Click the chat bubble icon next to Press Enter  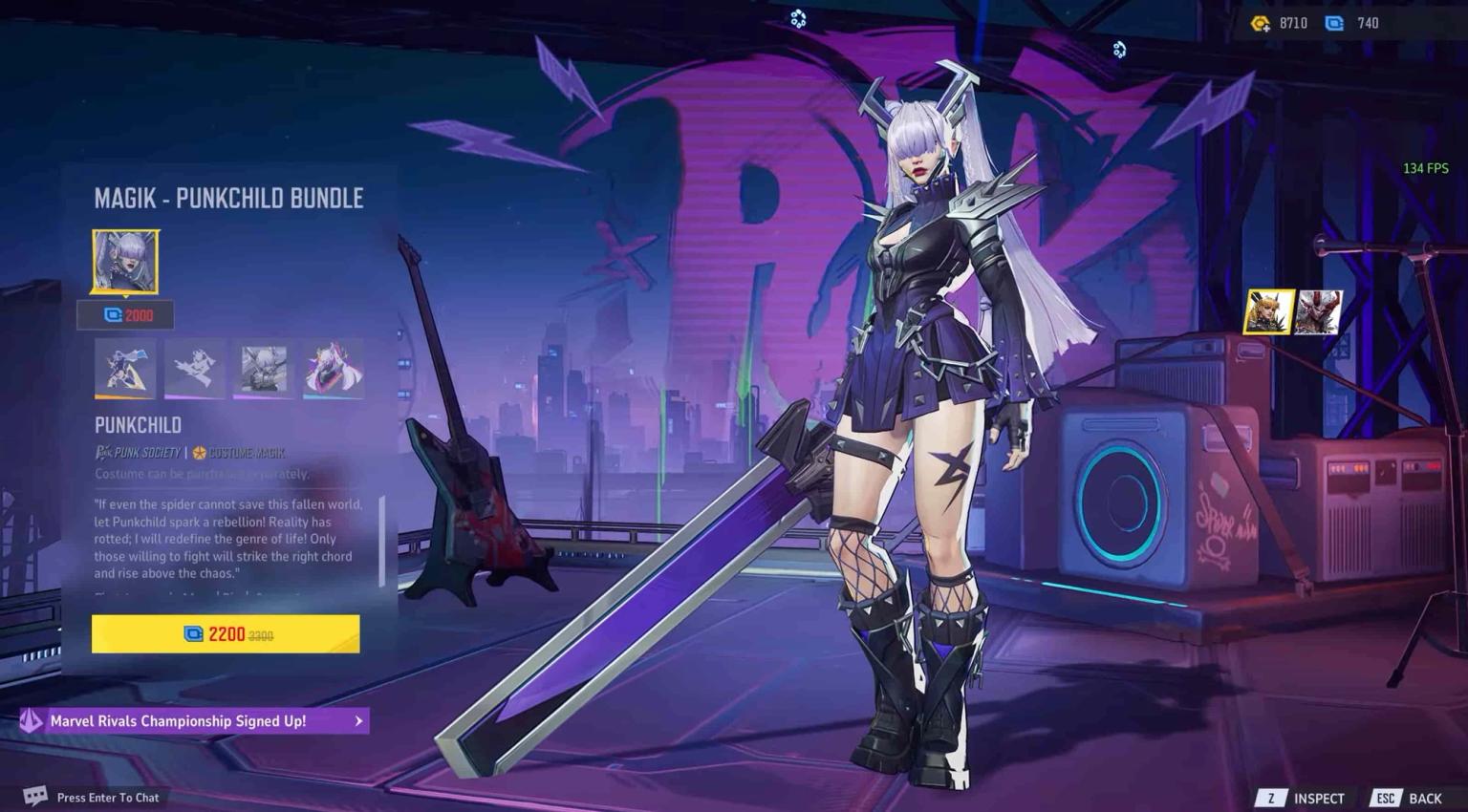34,795
